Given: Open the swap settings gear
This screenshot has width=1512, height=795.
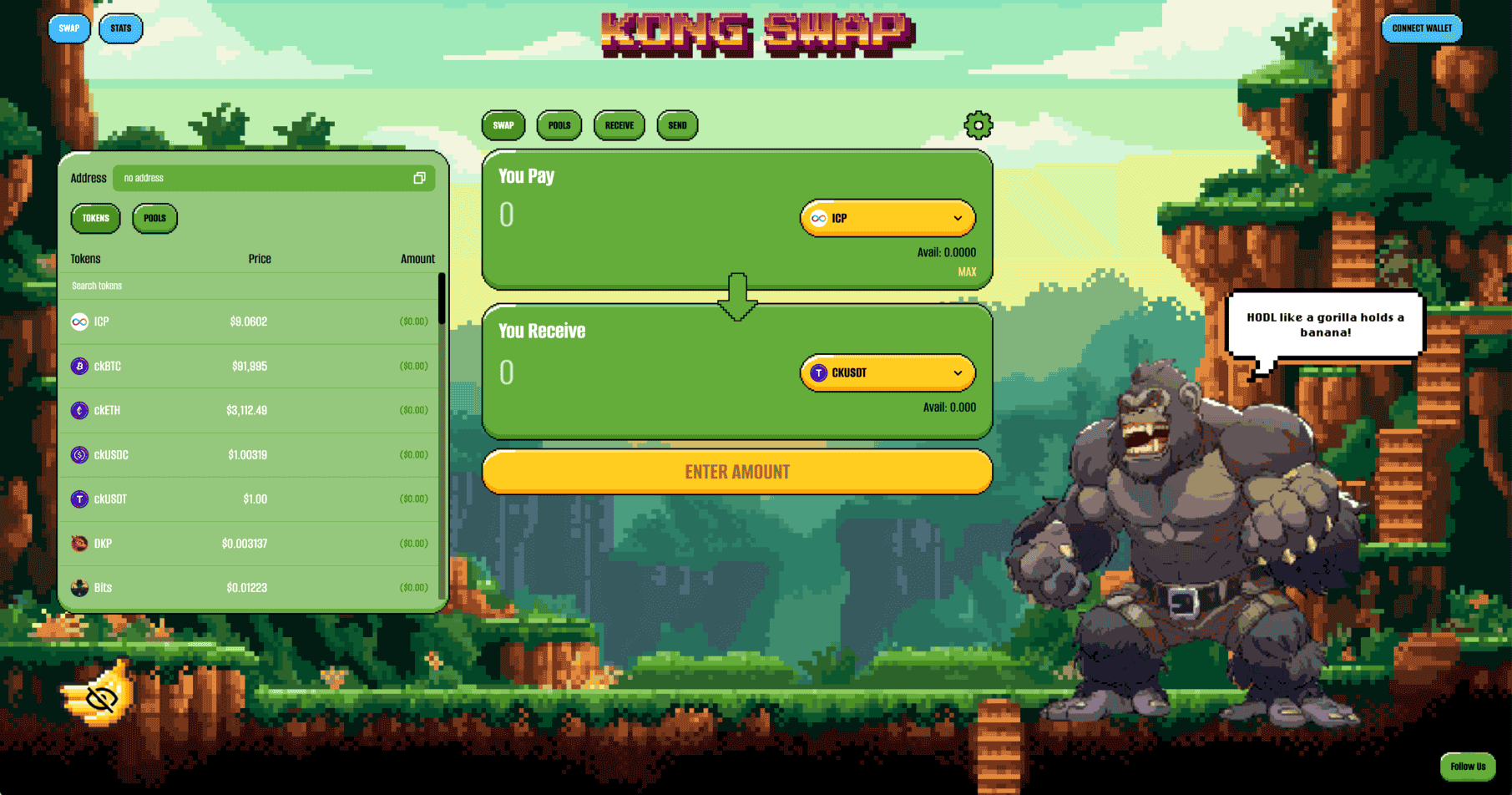Looking at the screenshot, I should tap(978, 124).
